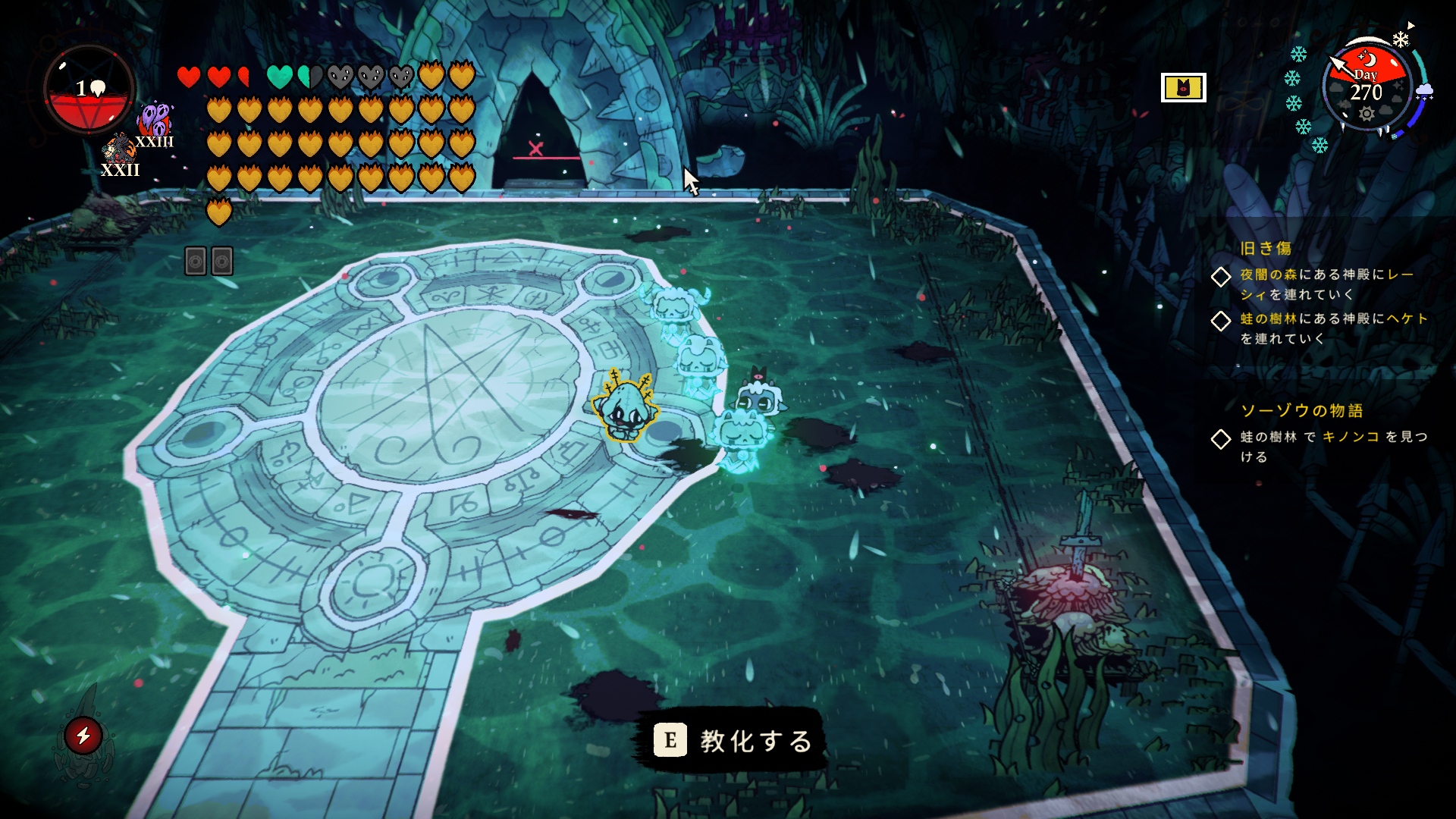
Task: Click the キノンコ quest objective
Action: click(1333, 446)
